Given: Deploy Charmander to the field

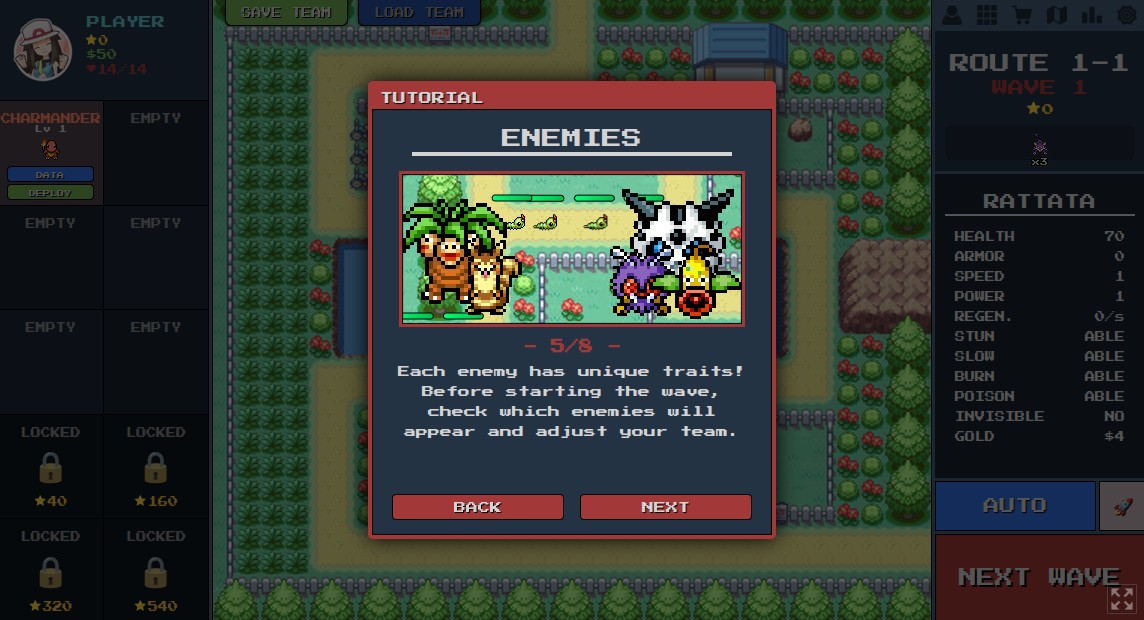Looking at the screenshot, I should tap(50, 192).
